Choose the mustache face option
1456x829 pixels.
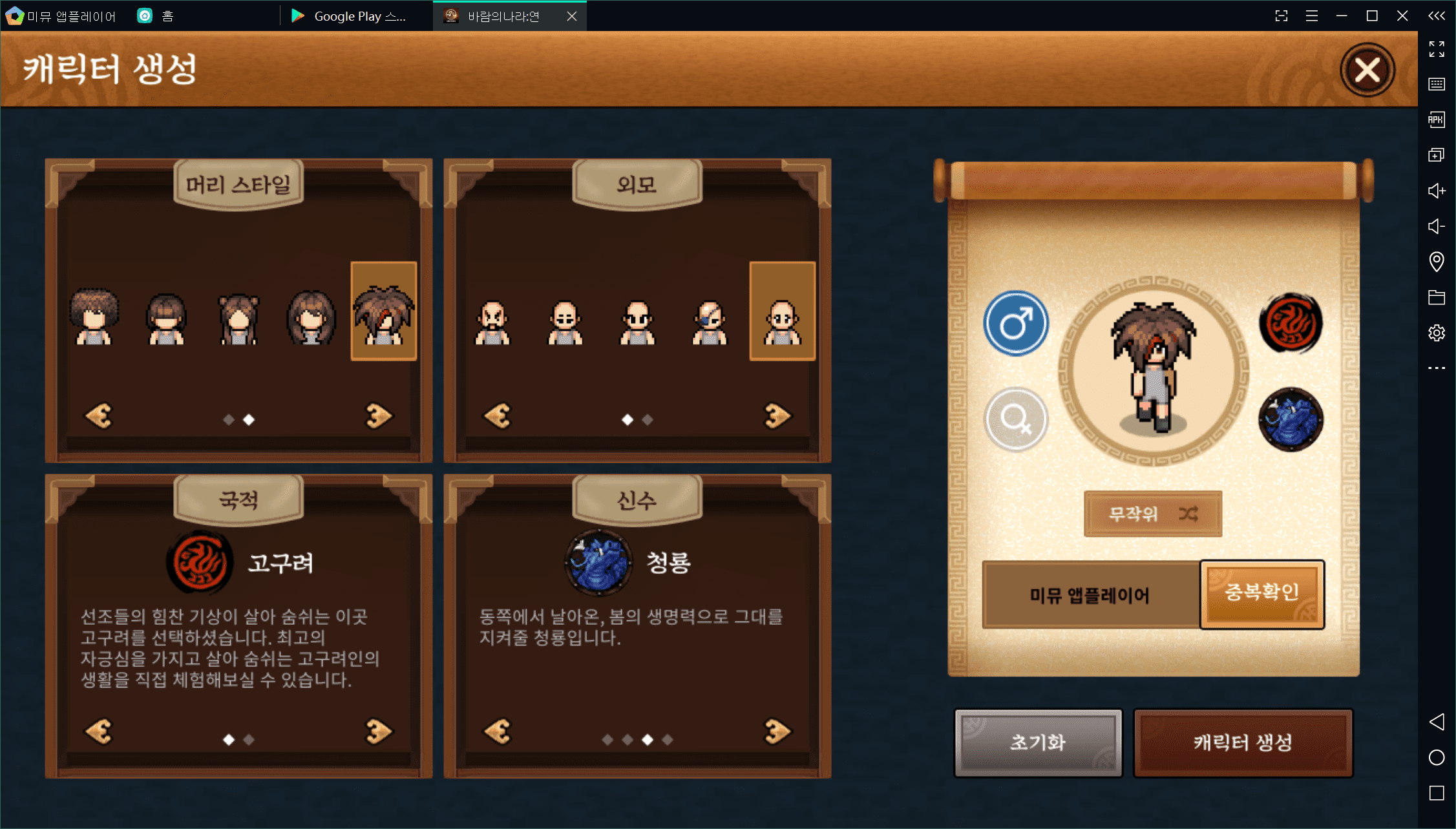click(x=492, y=321)
